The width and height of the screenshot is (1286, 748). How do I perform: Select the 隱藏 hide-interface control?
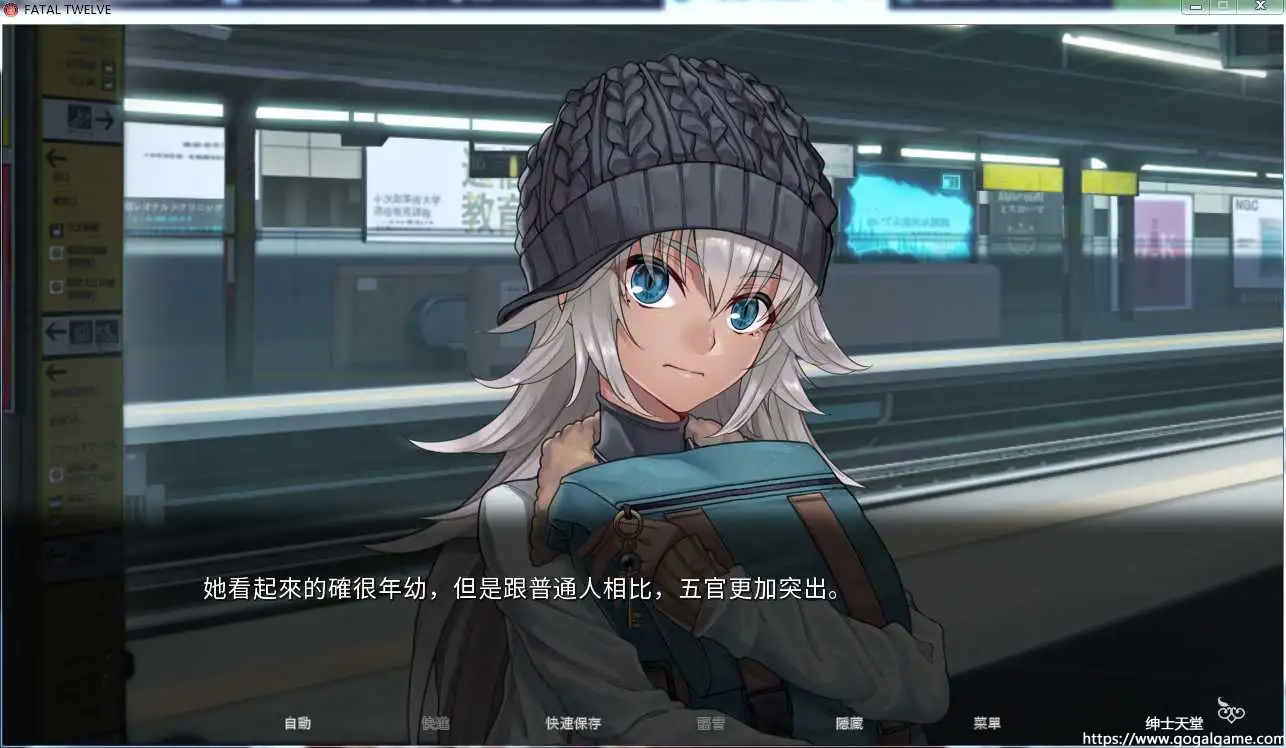point(849,723)
